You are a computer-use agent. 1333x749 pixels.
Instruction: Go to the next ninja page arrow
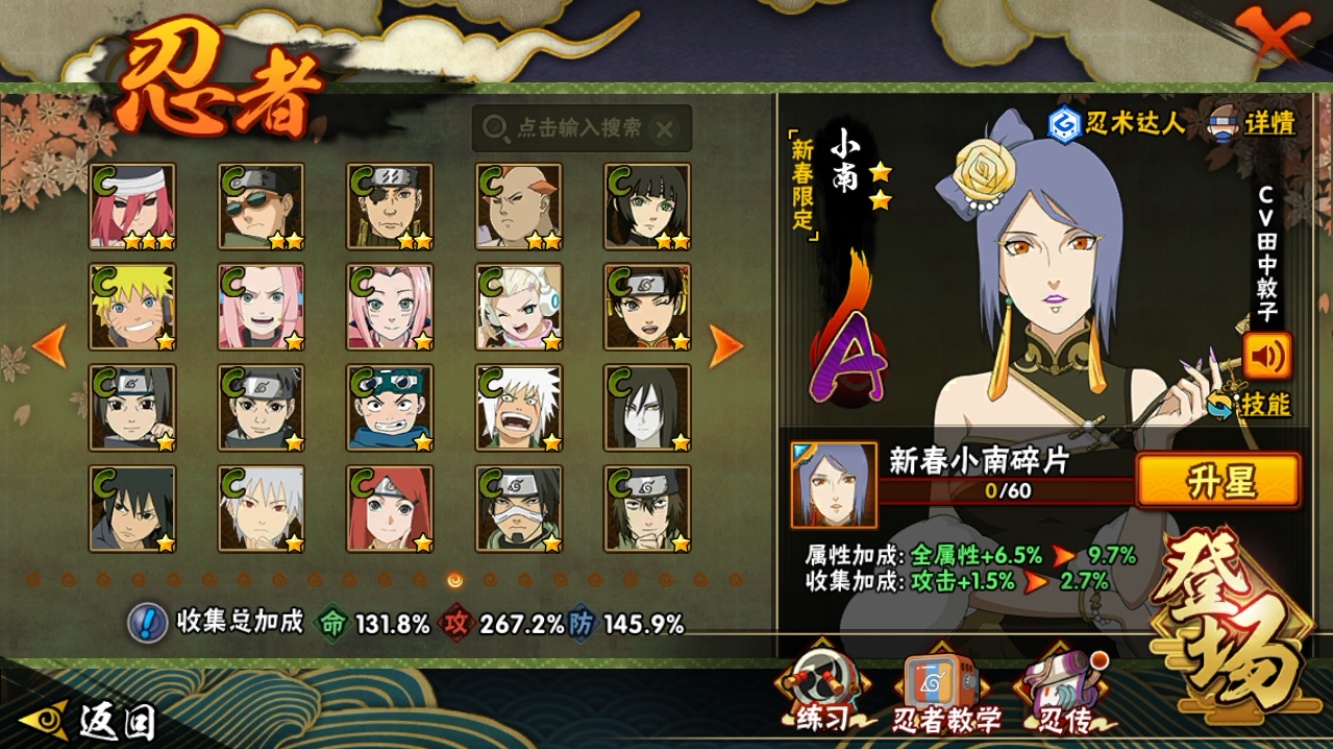tap(725, 346)
